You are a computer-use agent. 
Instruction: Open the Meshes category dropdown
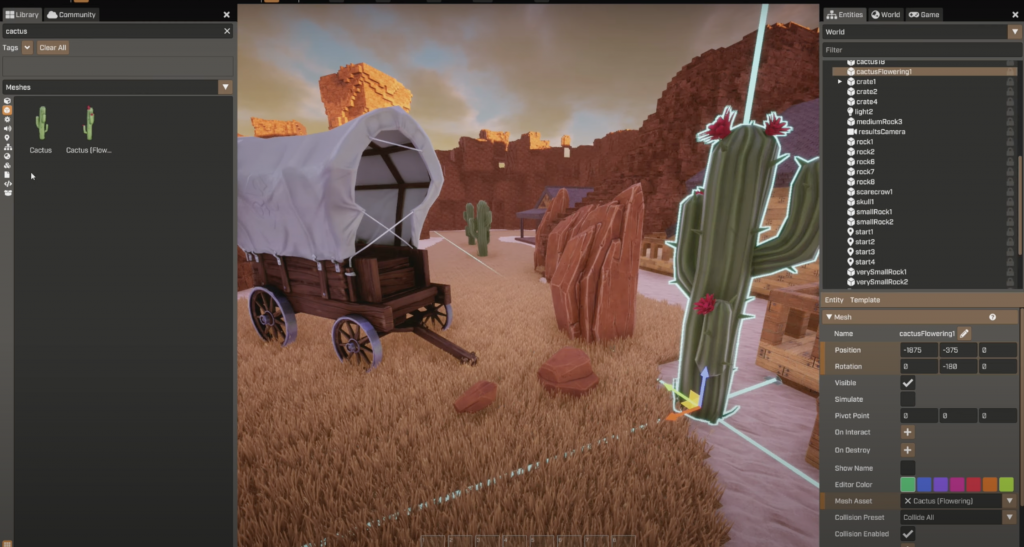[x=225, y=87]
